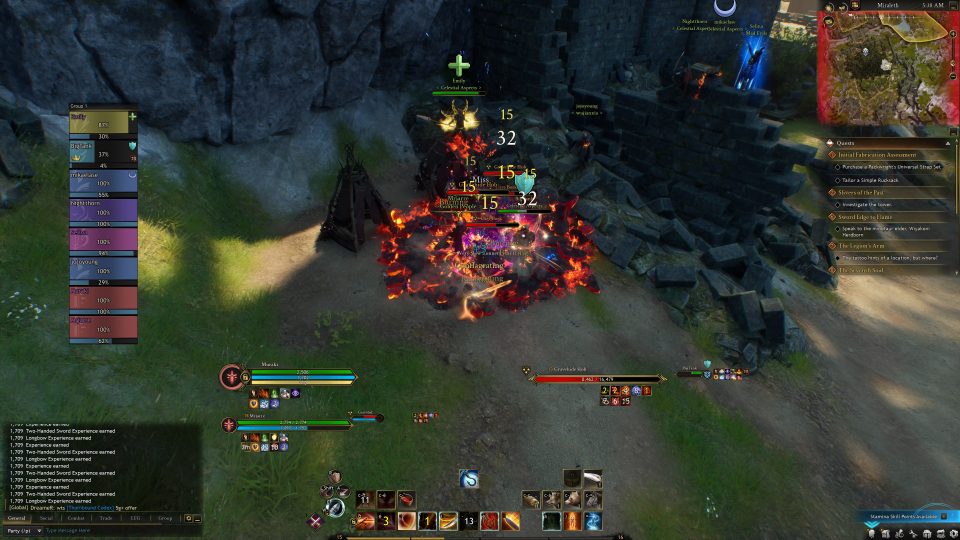Open chat settings gear button
This screenshot has width=960, height=540.
(187, 518)
